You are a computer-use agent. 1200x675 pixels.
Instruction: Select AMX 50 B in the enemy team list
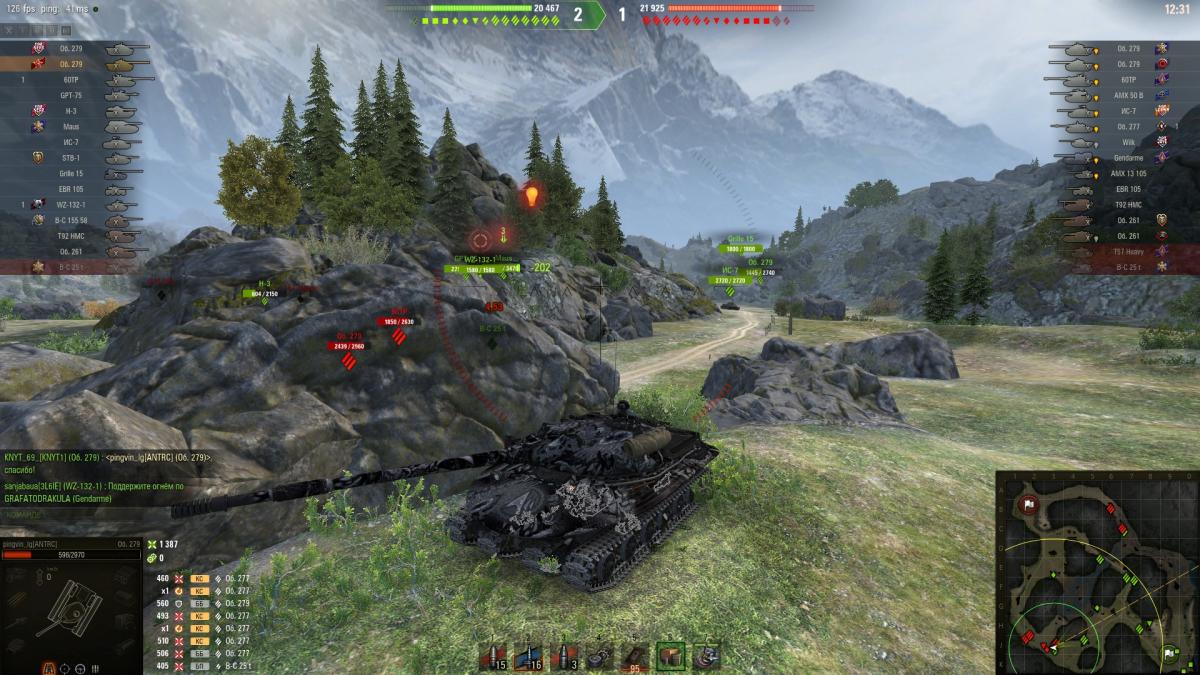pos(1118,95)
